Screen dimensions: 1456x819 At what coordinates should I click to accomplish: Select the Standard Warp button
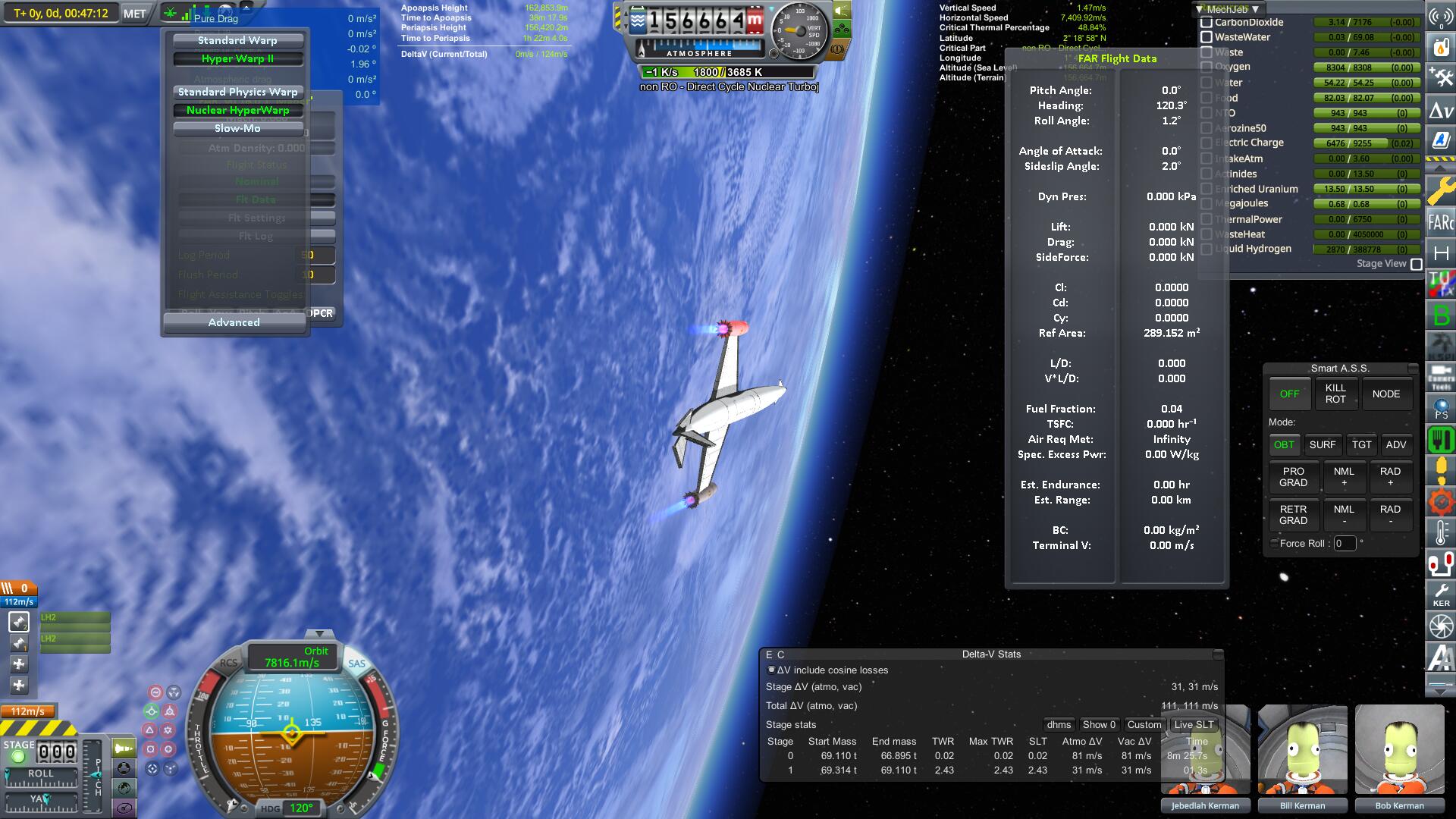tap(237, 40)
